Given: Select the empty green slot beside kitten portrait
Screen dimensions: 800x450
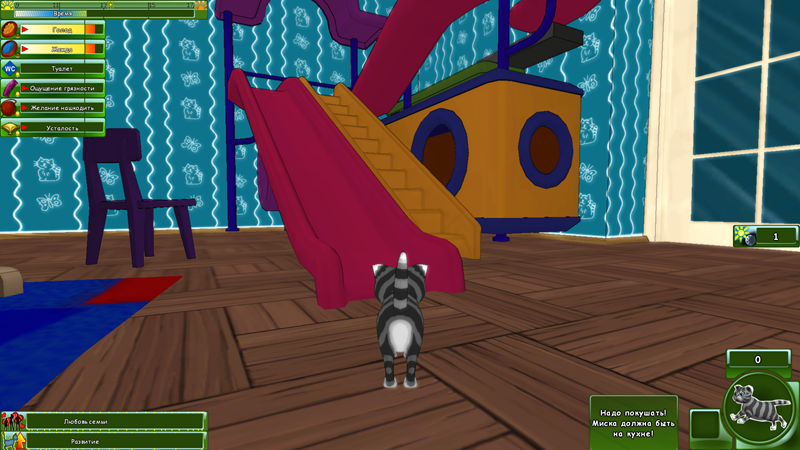Looking at the screenshot, I should (x=705, y=424).
